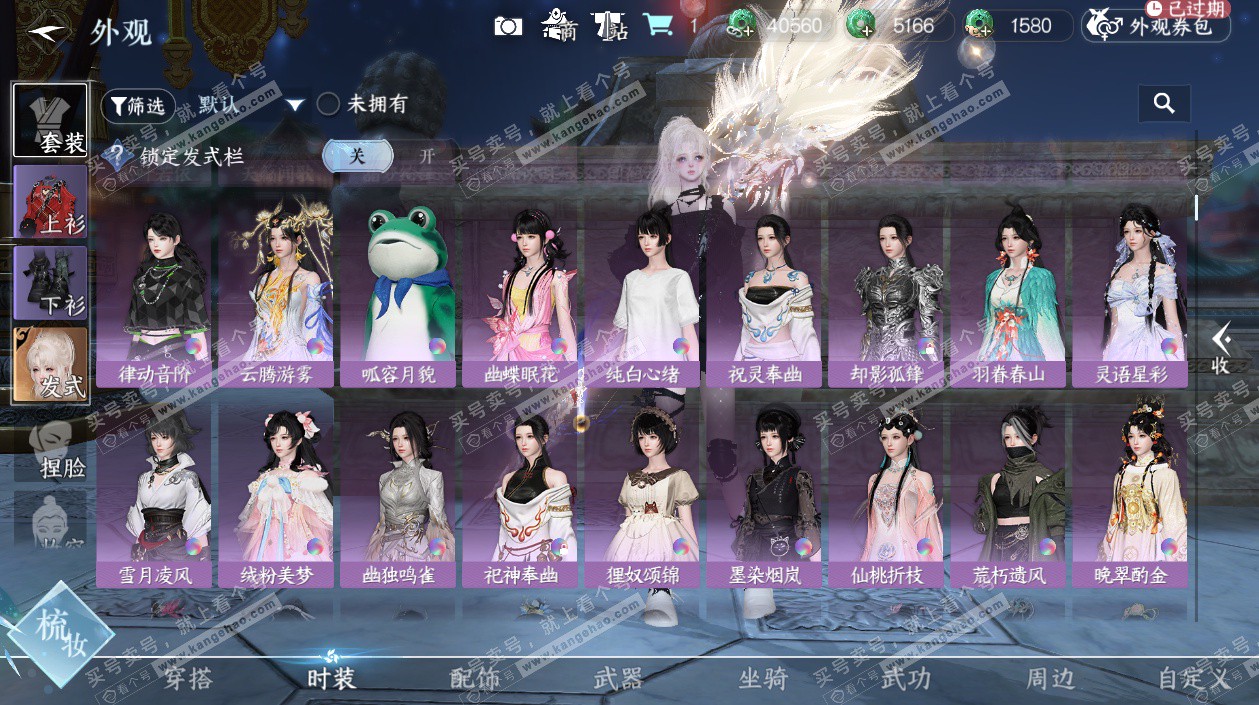Open the magnifier search button
This screenshot has height=705, width=1259.
click(x=1164, y=103)
